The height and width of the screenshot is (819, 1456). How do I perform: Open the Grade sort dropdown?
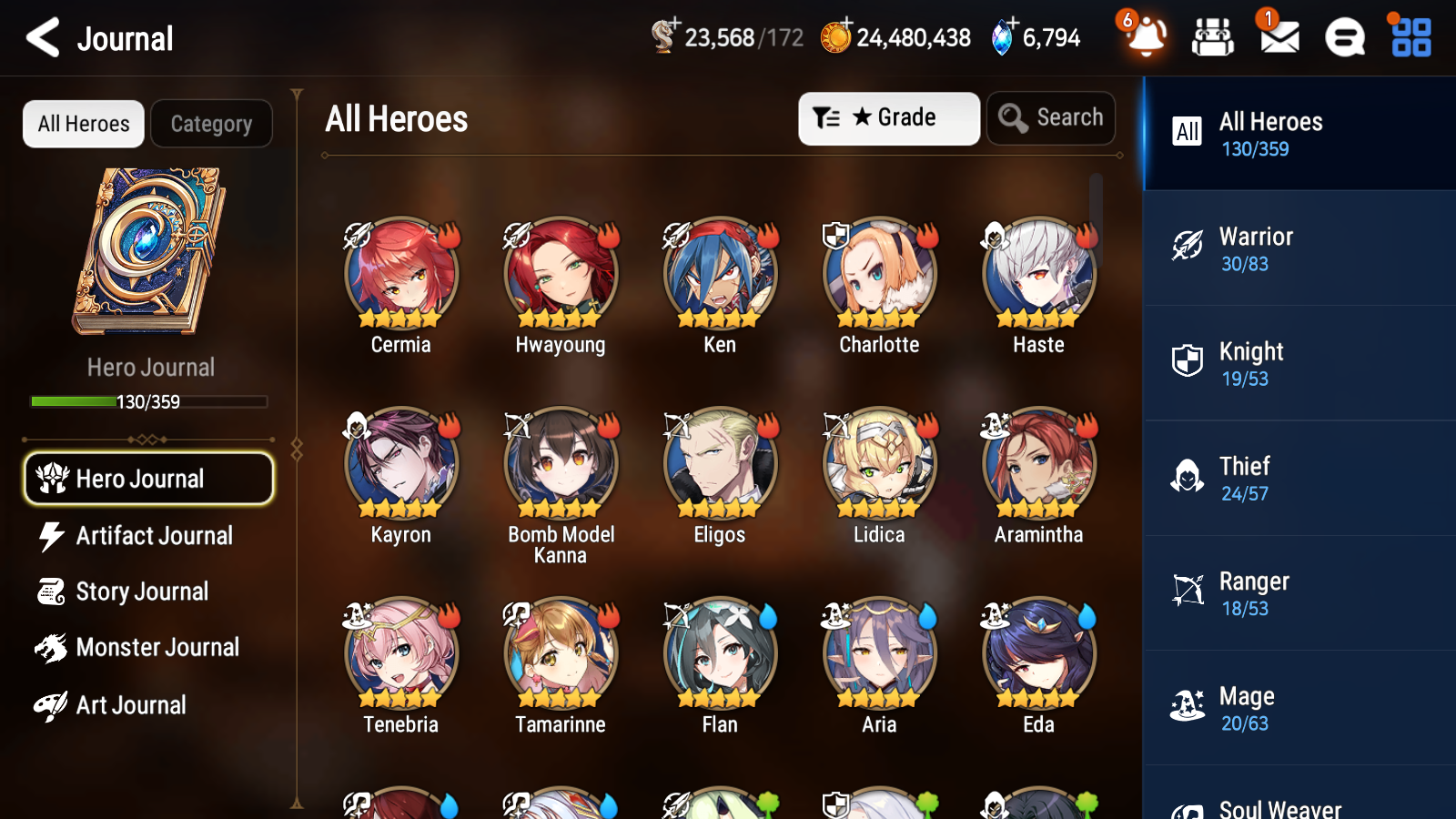coord(888,117)
